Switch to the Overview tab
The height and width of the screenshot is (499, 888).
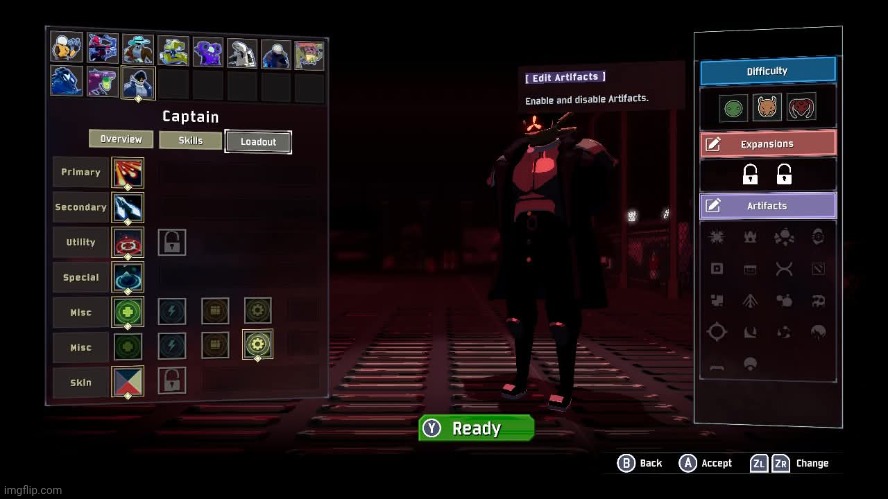click(121, 140)
